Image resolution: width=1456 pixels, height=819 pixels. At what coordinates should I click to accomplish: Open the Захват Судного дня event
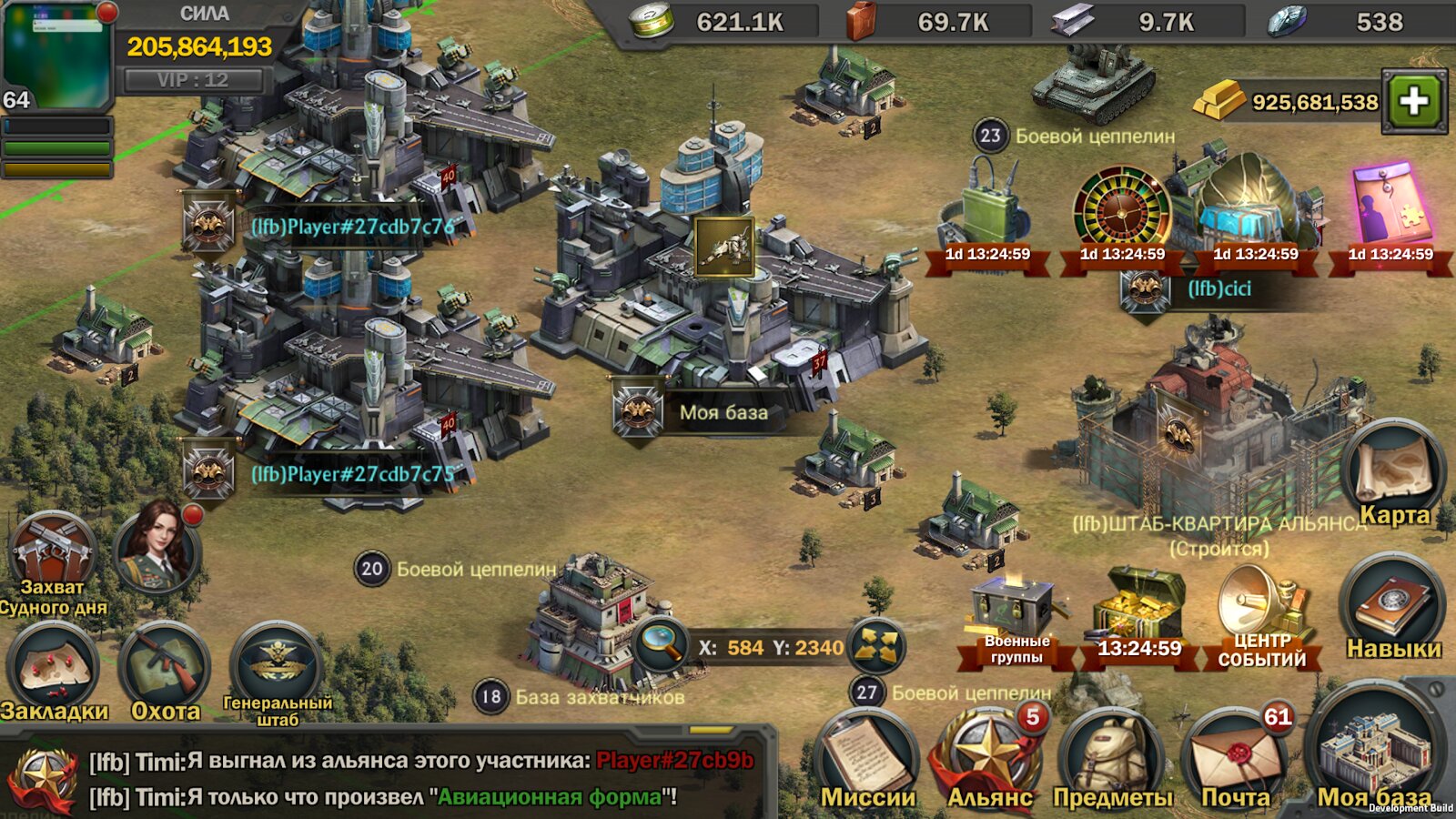click(53, 557)
